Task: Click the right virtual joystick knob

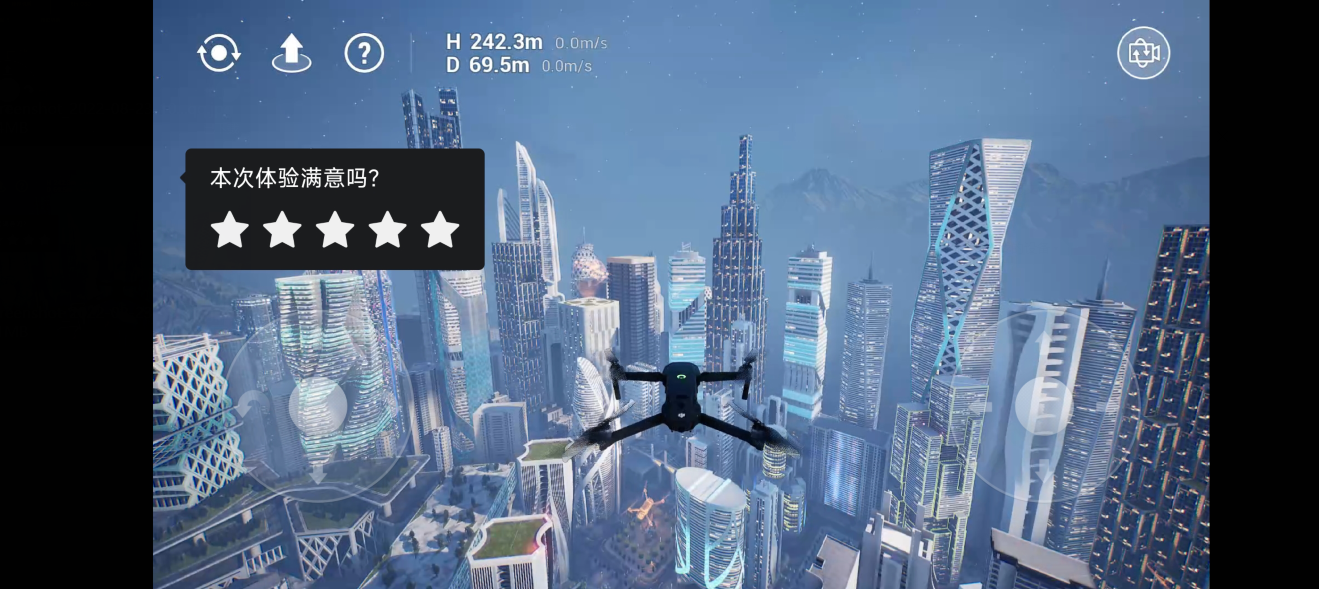Action: pos(1044,406)
